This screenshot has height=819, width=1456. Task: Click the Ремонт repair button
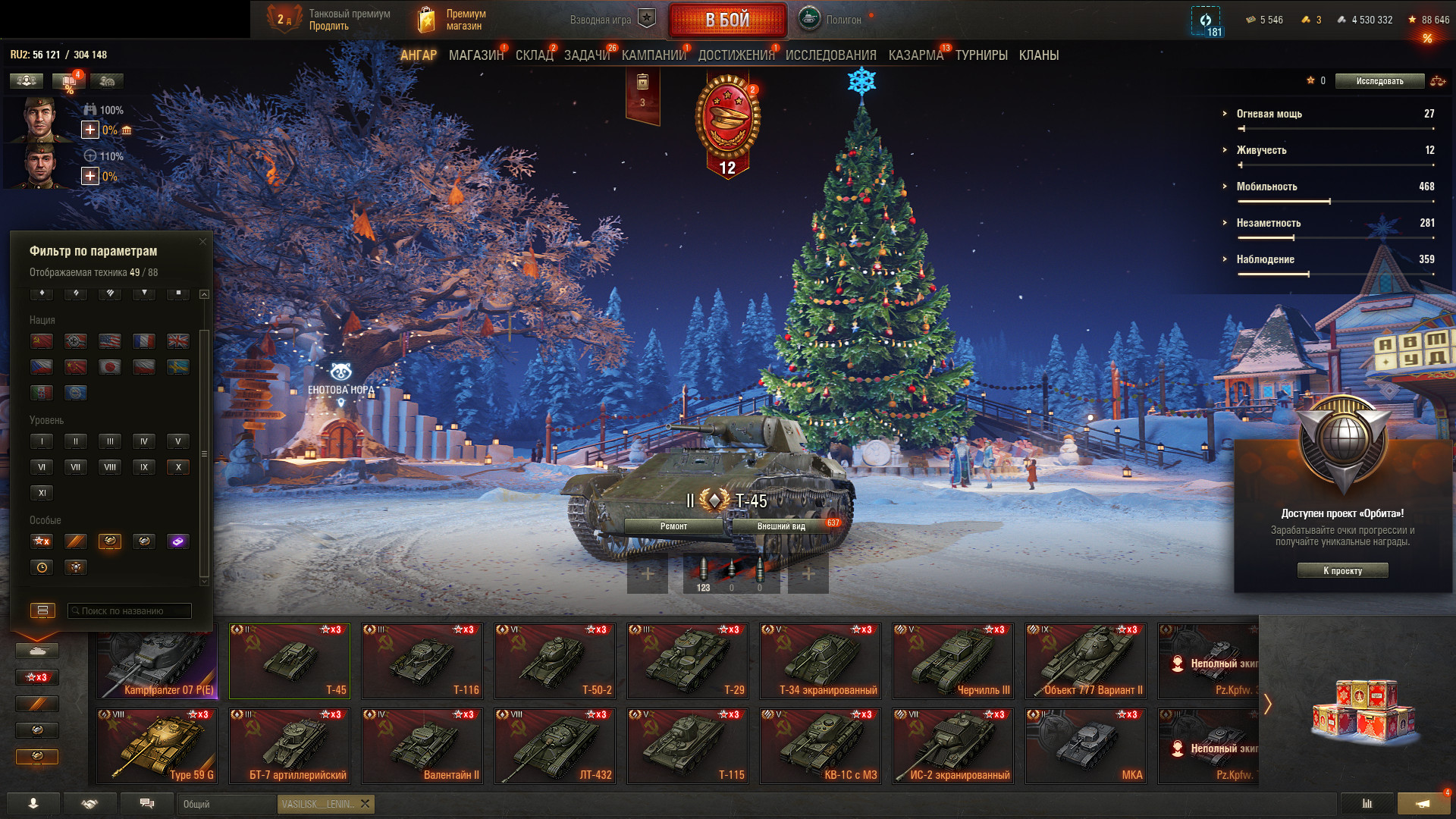[x=673, y=526]
